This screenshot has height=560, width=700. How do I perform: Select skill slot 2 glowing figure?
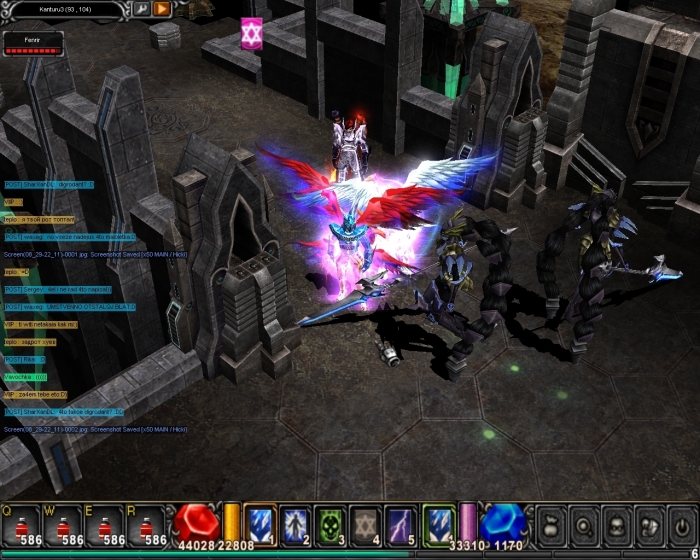295,522
